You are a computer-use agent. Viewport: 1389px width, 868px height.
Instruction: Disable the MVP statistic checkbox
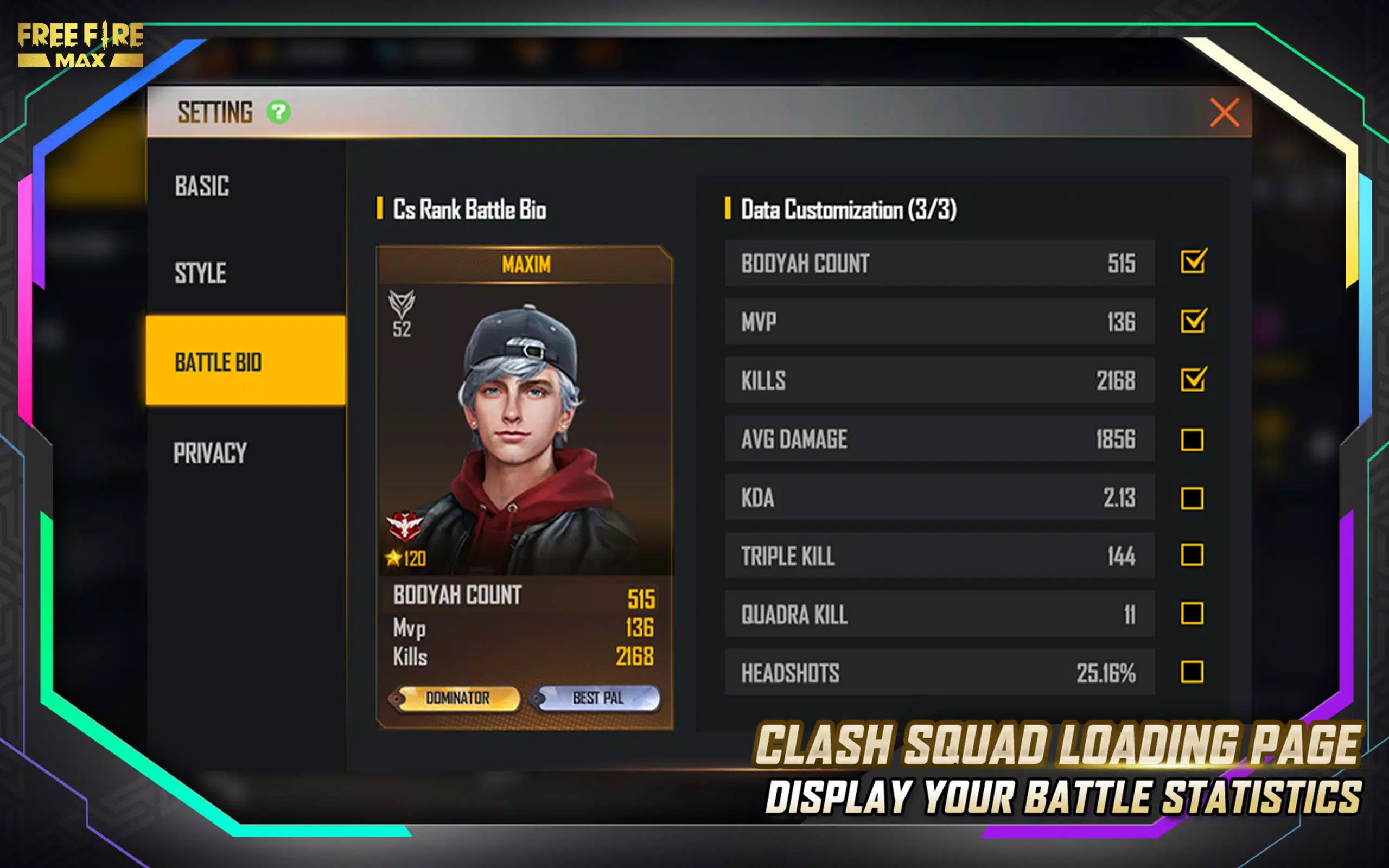click(x=1193, y=322)
